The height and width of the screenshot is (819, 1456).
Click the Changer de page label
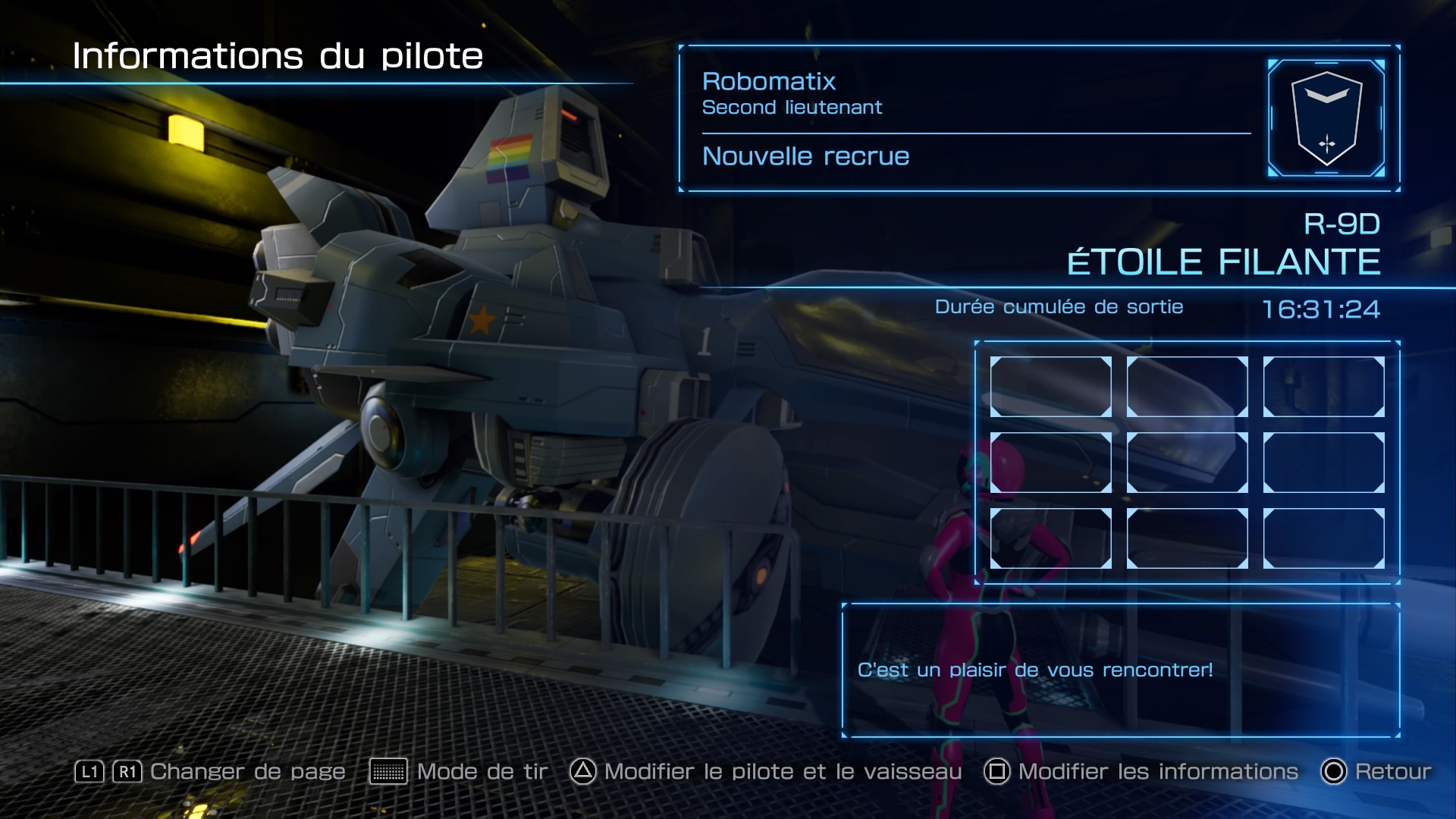tap(247, 772)
